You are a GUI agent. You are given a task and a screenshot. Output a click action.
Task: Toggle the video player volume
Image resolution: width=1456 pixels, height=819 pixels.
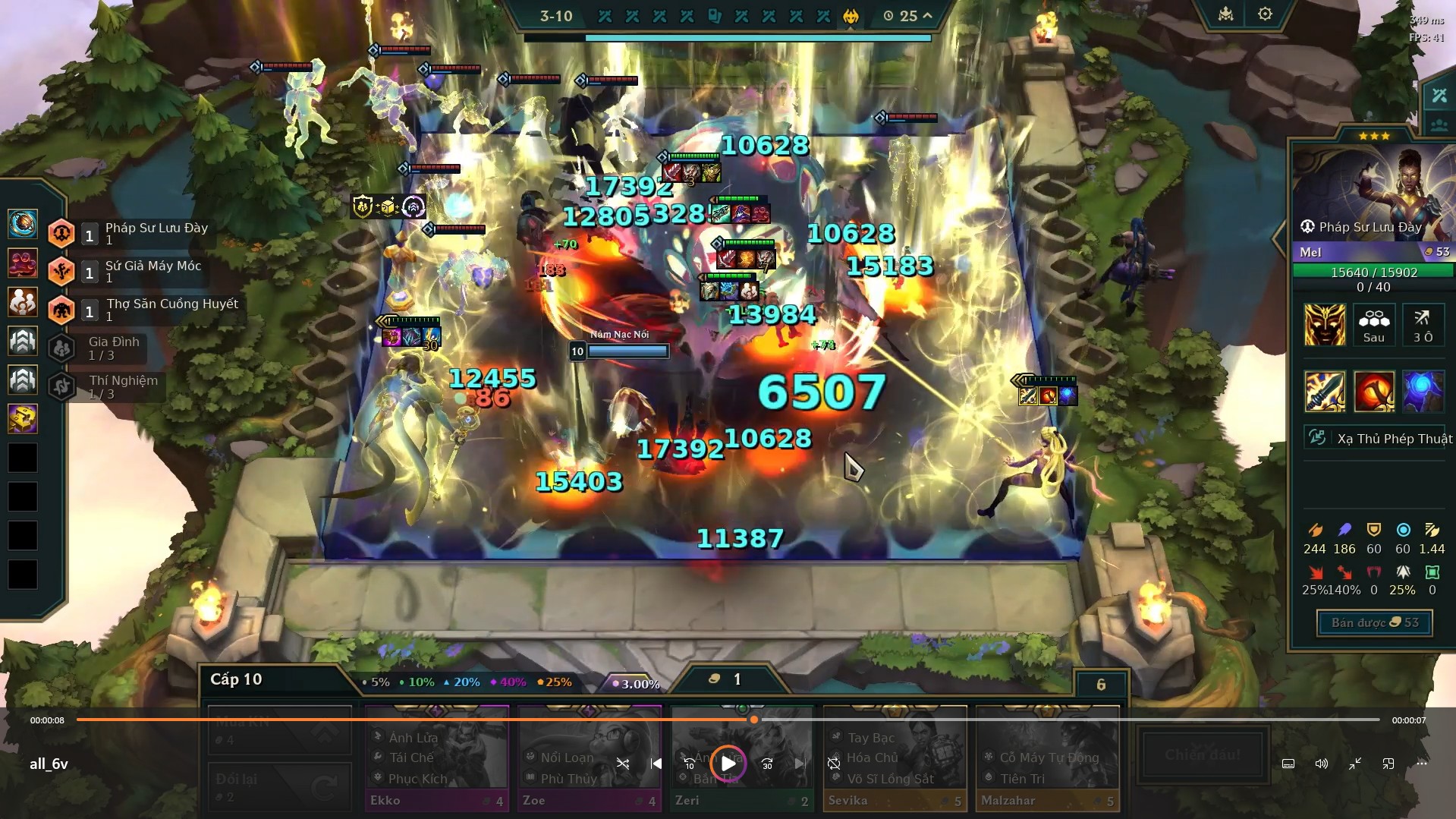click(1321, 764)
